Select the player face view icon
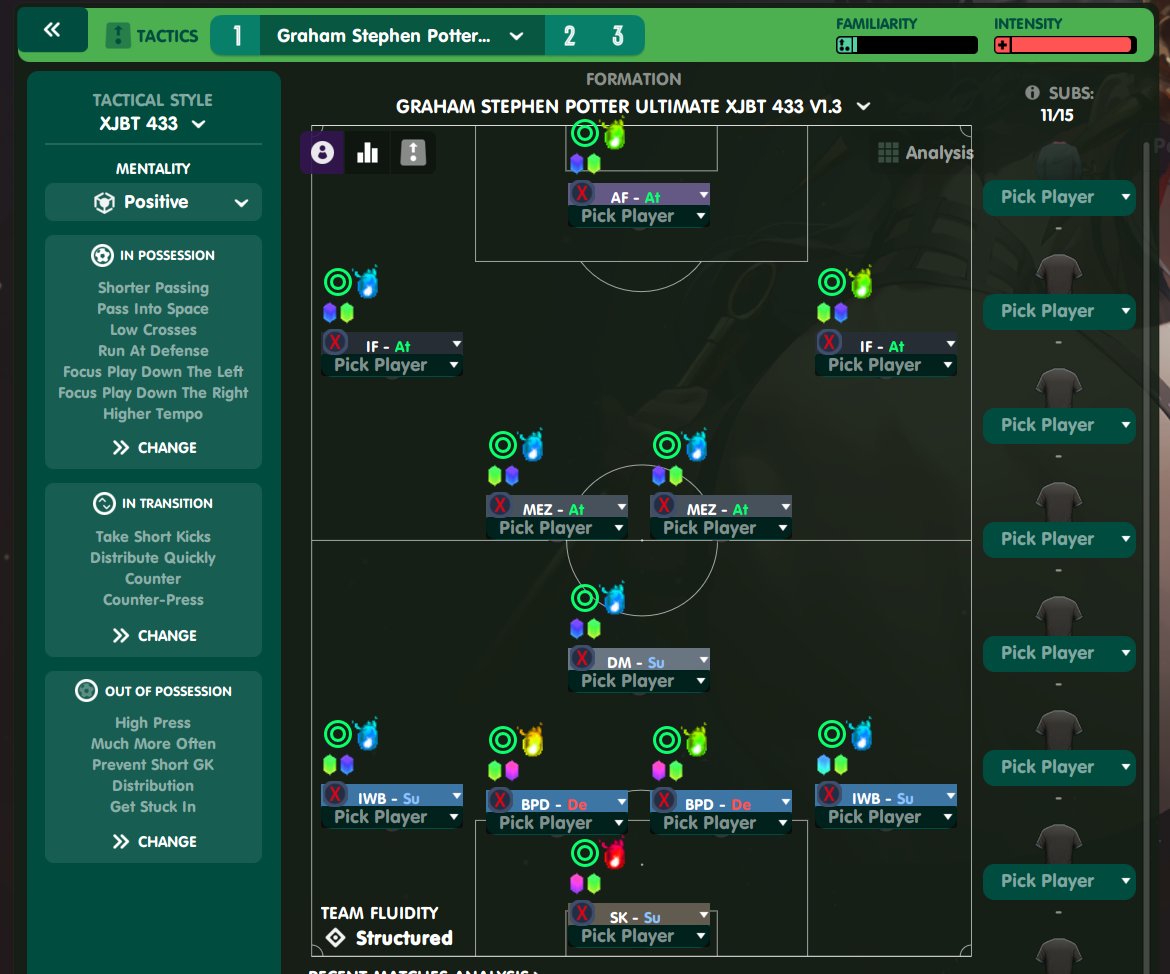The width and height of the screenshot is (1170, 974). (322, 152)
